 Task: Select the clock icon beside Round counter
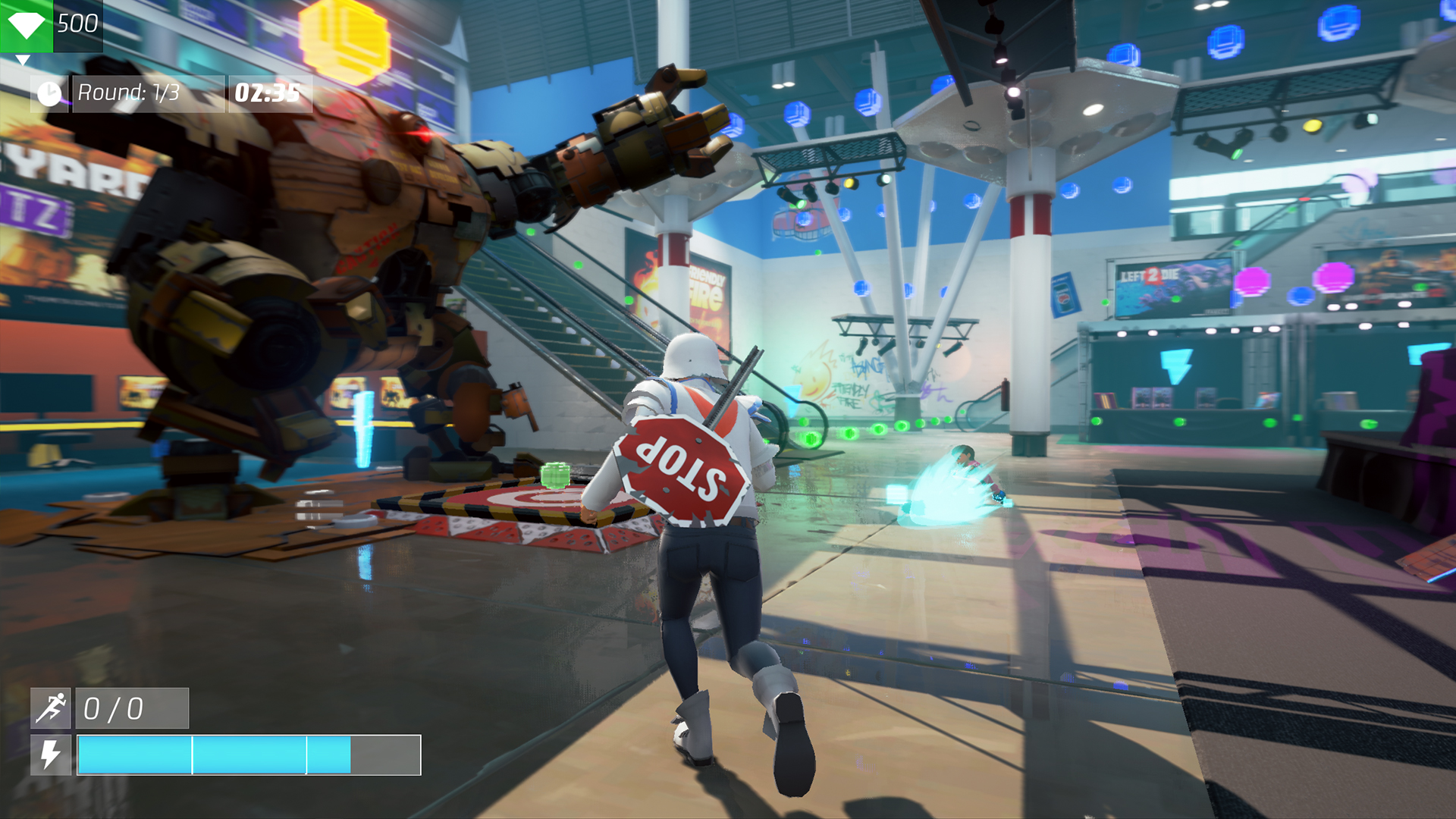point(49,93)
